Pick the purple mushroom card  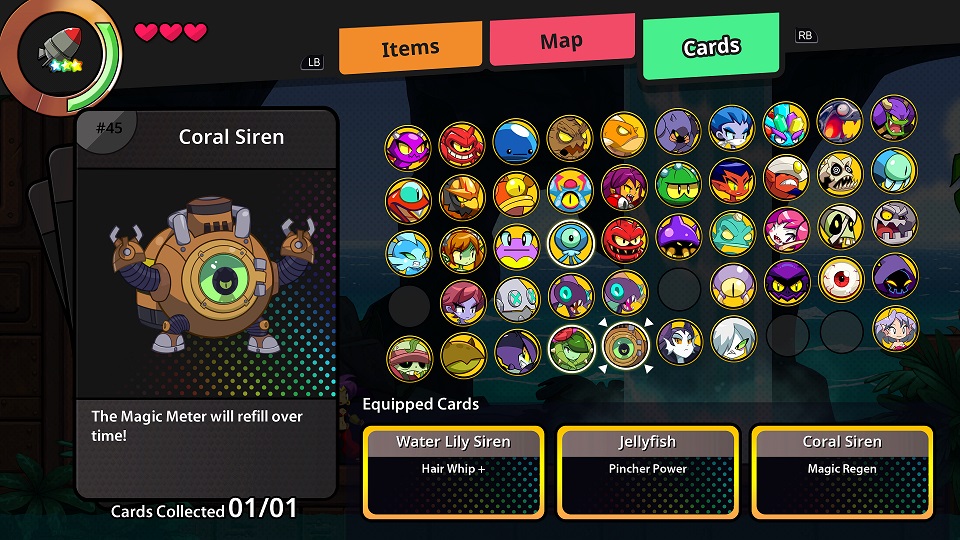(x=678, y=238)
